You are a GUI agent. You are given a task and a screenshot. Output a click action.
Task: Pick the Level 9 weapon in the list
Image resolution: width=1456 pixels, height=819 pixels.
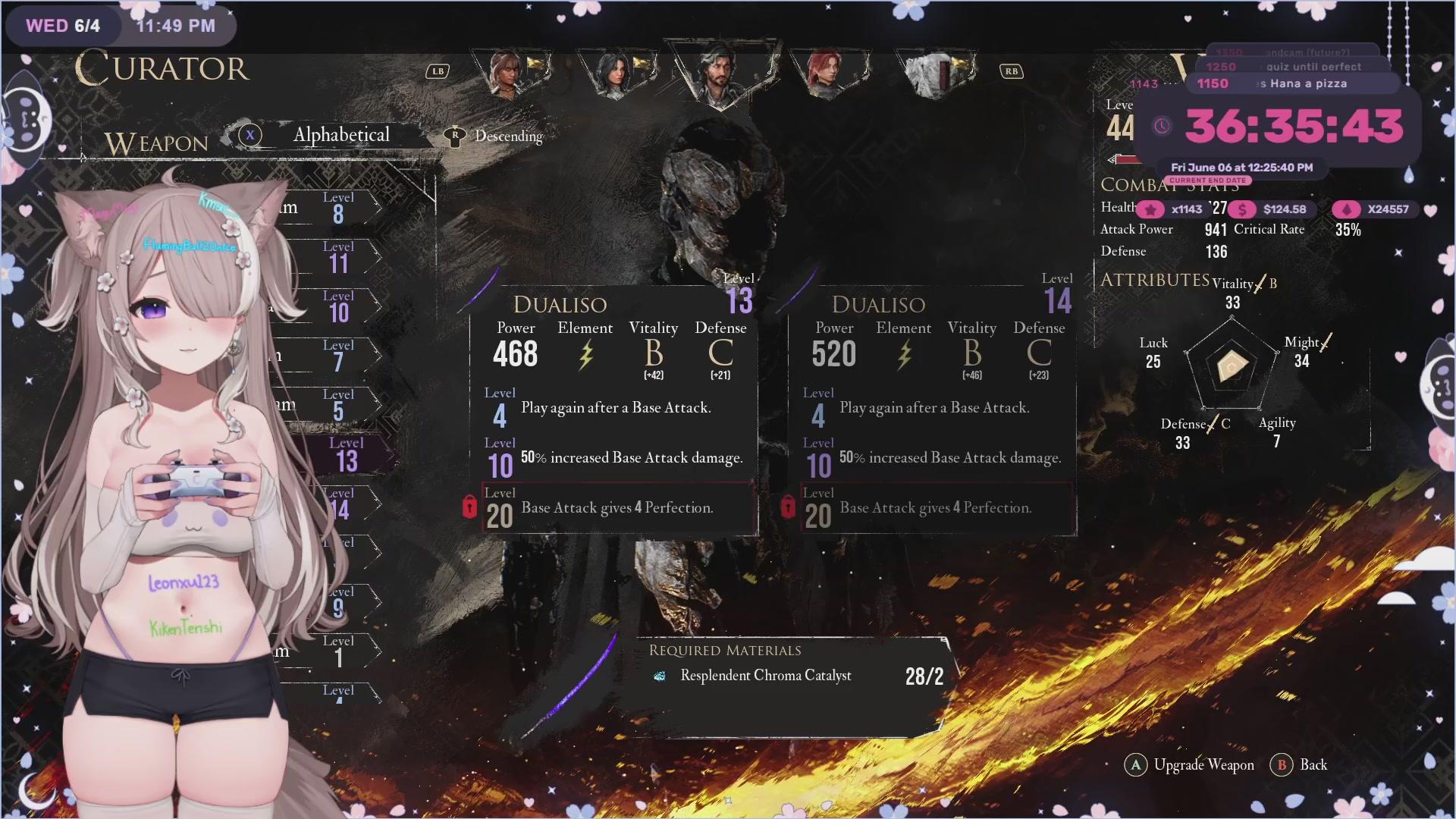(338, 602)
